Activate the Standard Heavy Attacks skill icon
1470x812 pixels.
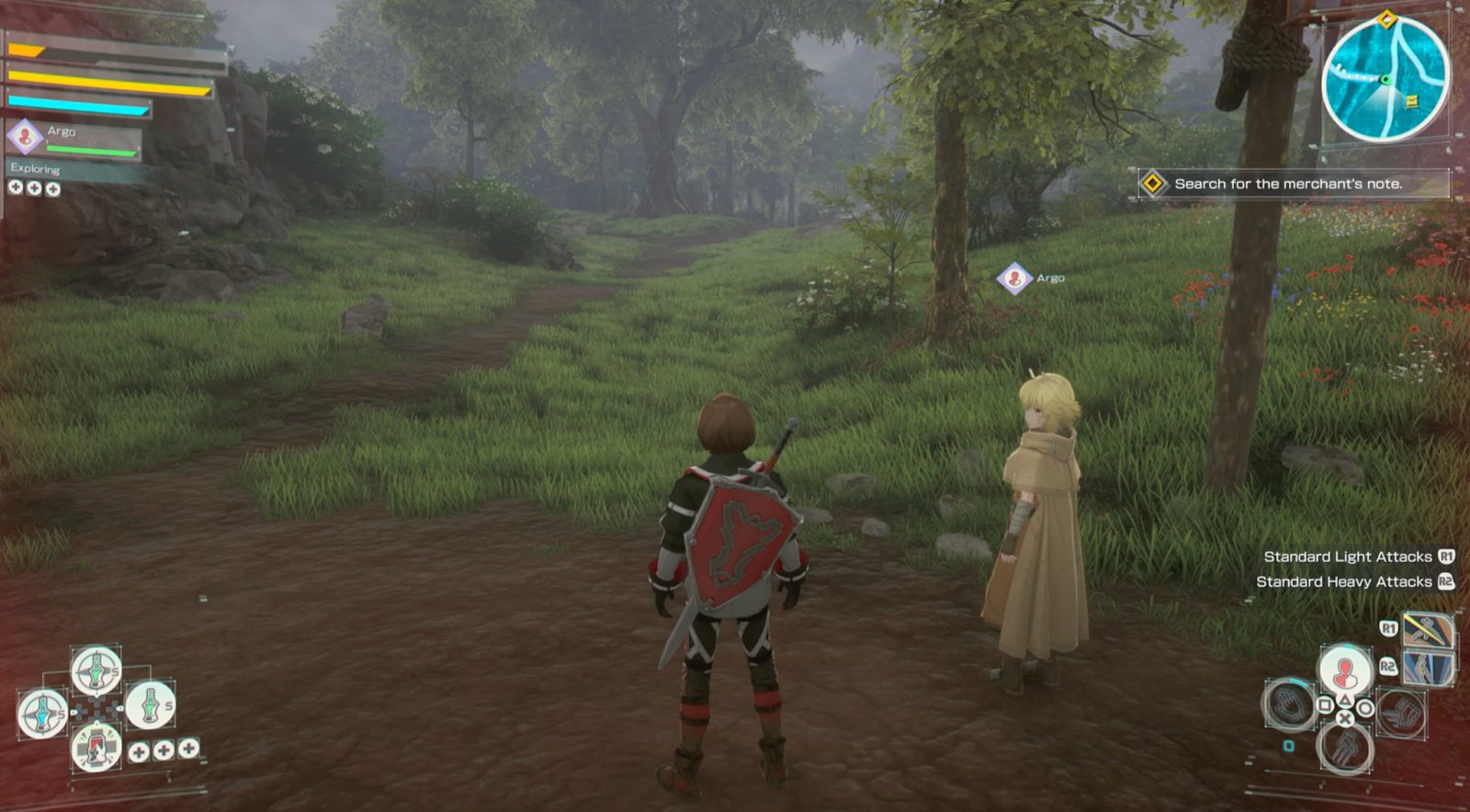click(x=1428, y=668)
